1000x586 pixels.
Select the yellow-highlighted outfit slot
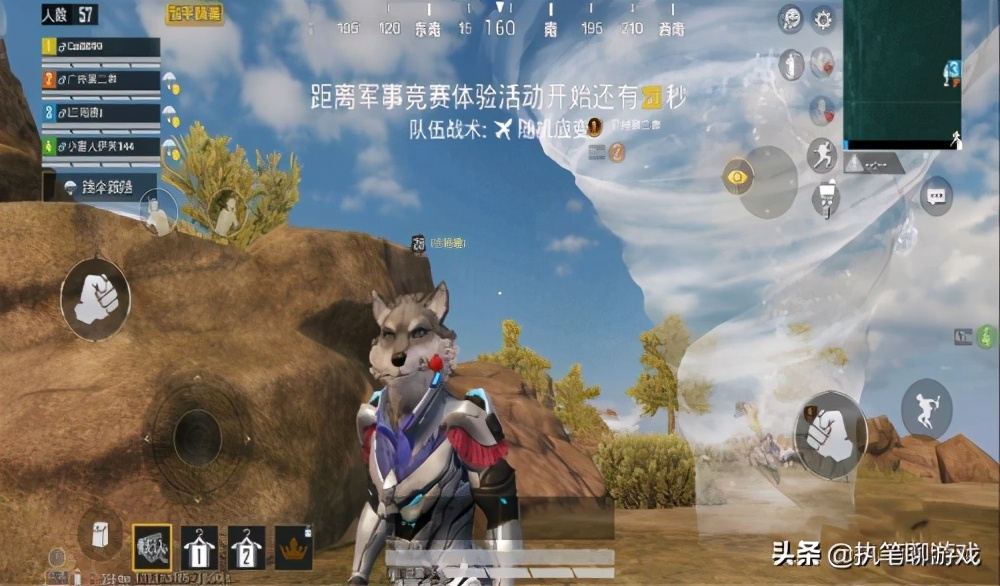(152, 547)
